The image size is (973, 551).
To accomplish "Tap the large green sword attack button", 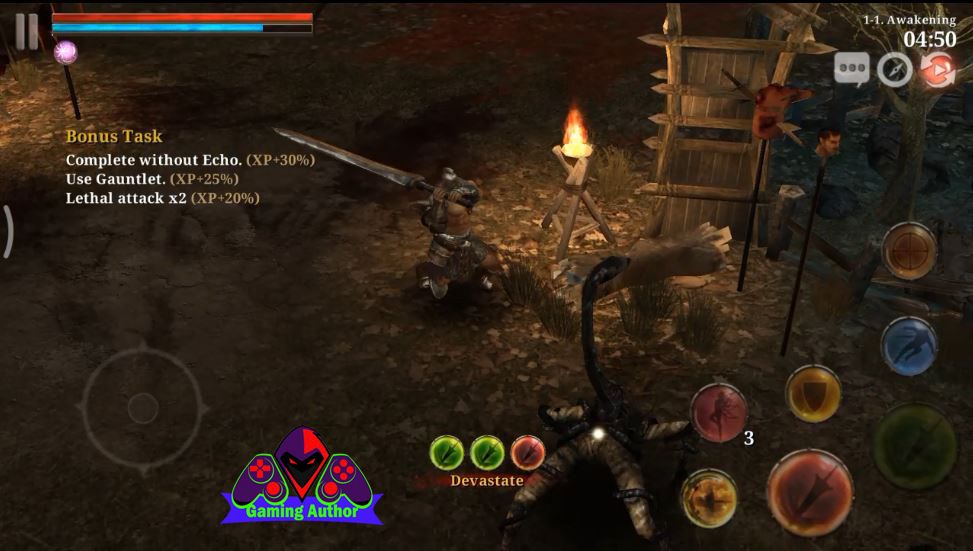I will 915,446.
